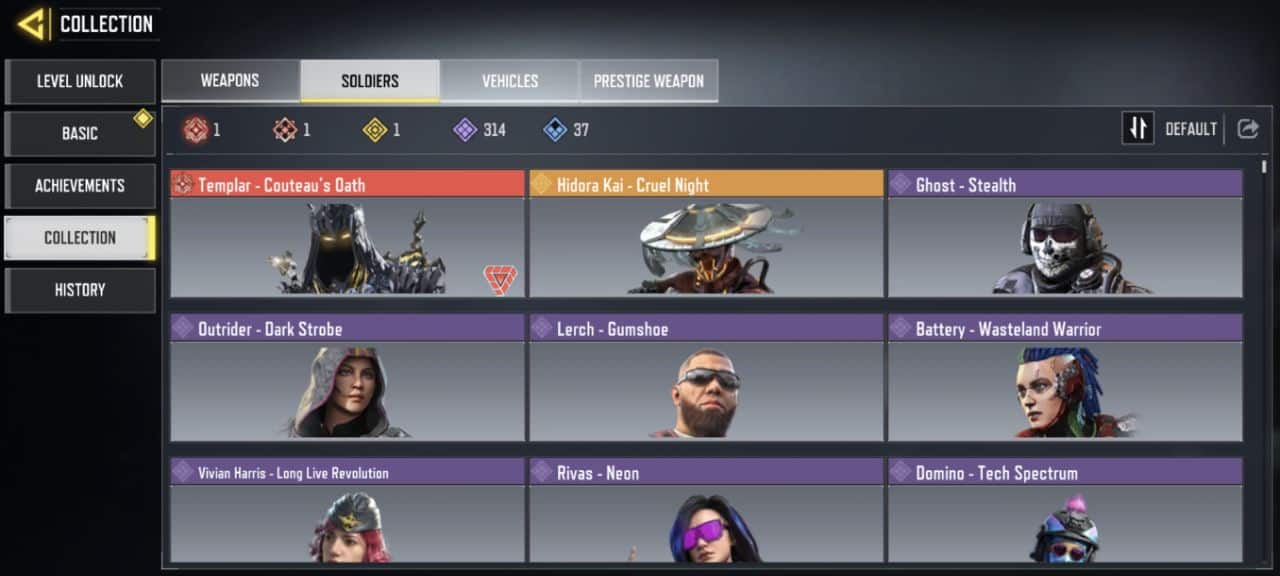
Task: Show the Achievements section
Action: point(80,185)
